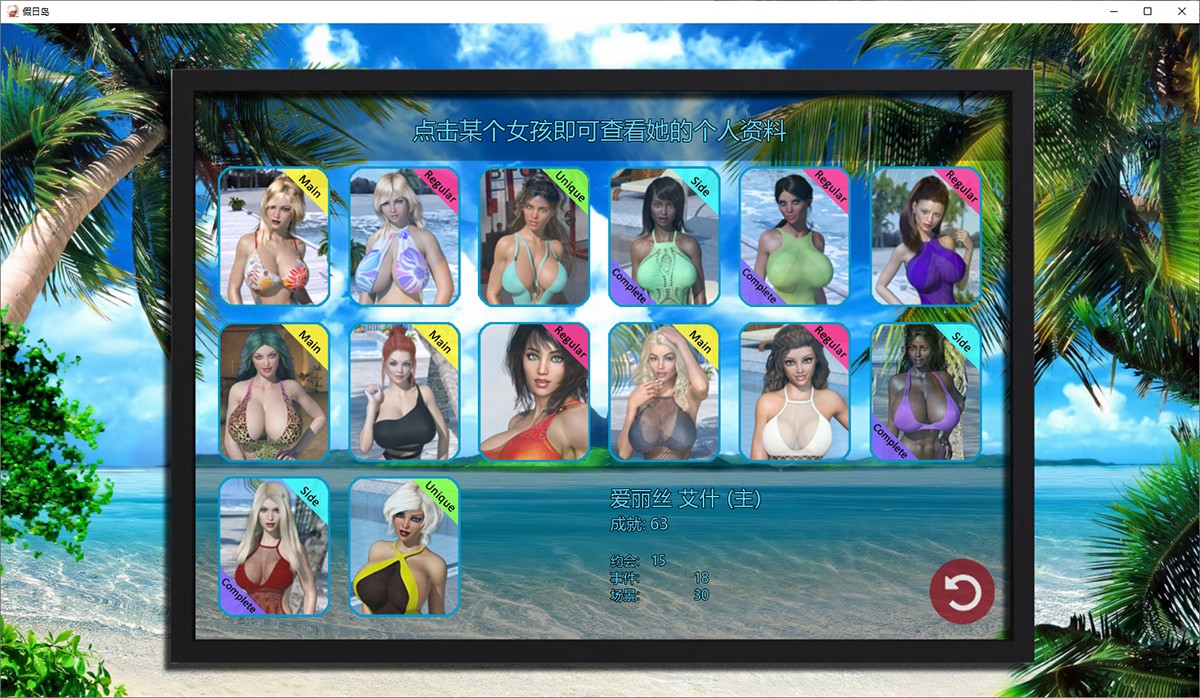
Task: Minimize the game window
Action: [x=1116, y=11]
